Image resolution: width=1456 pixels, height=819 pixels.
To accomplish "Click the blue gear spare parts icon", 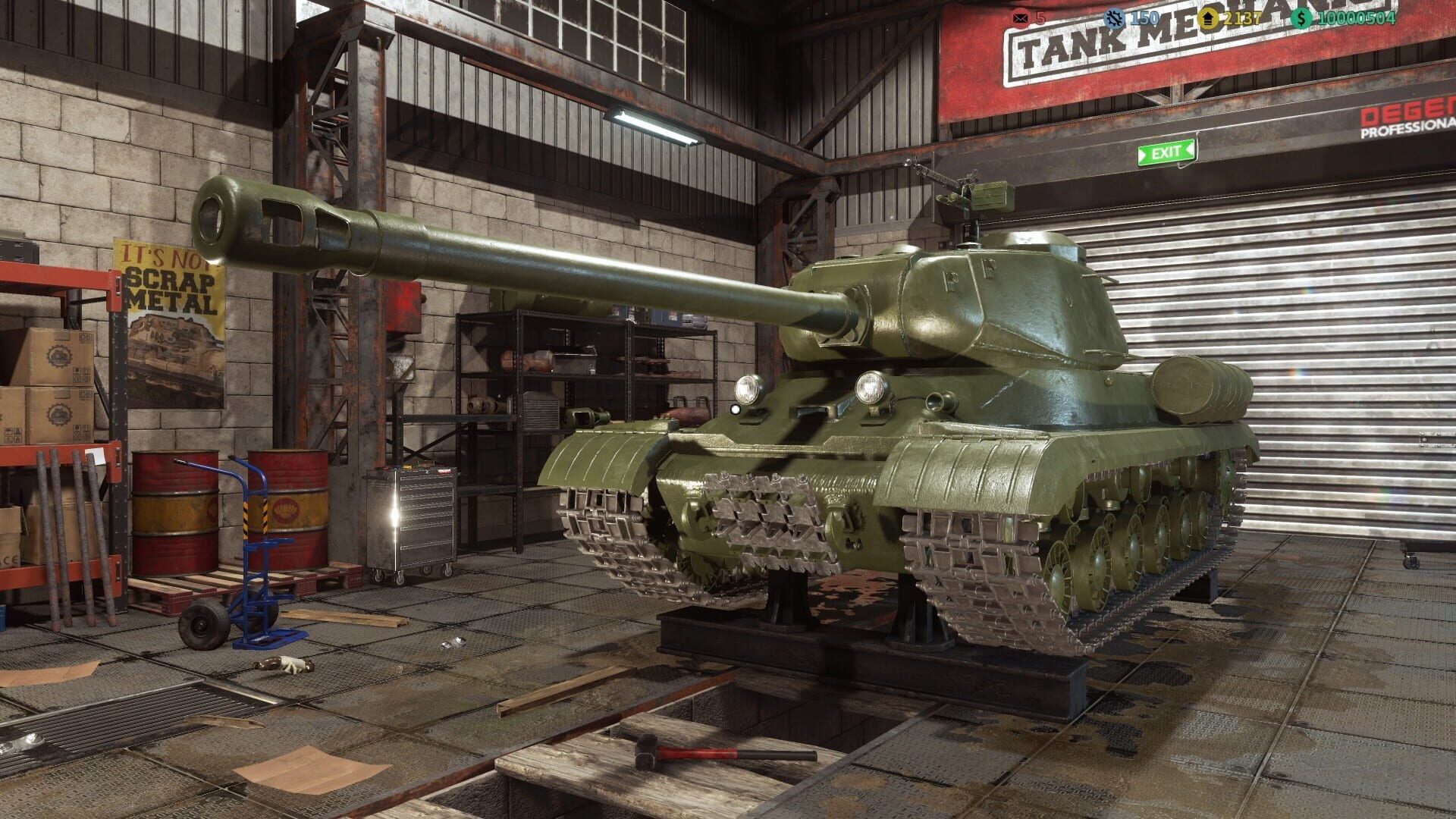I will pos(1112,17).
